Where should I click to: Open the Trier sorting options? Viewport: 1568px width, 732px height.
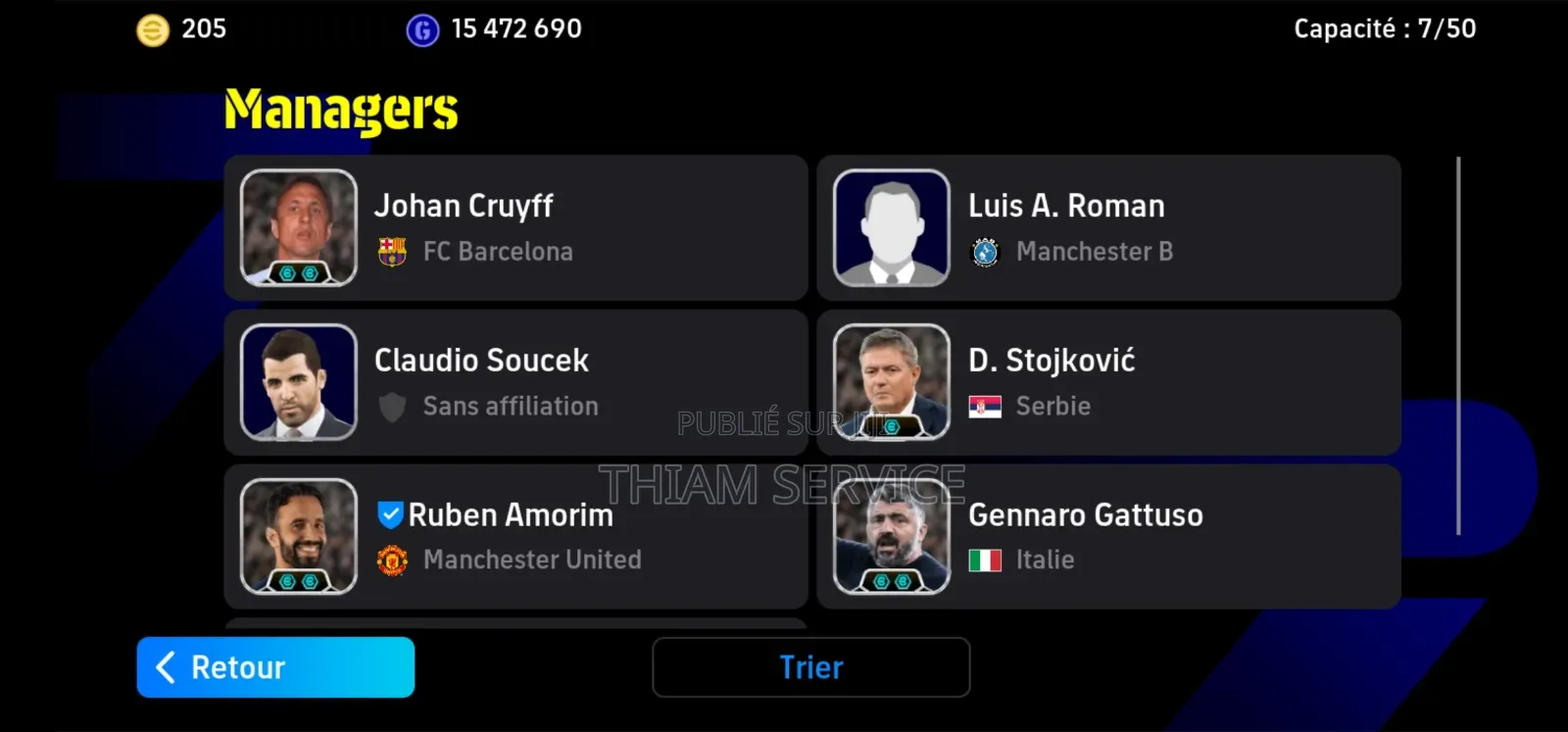pyautogui.click(x=811, y=666)
